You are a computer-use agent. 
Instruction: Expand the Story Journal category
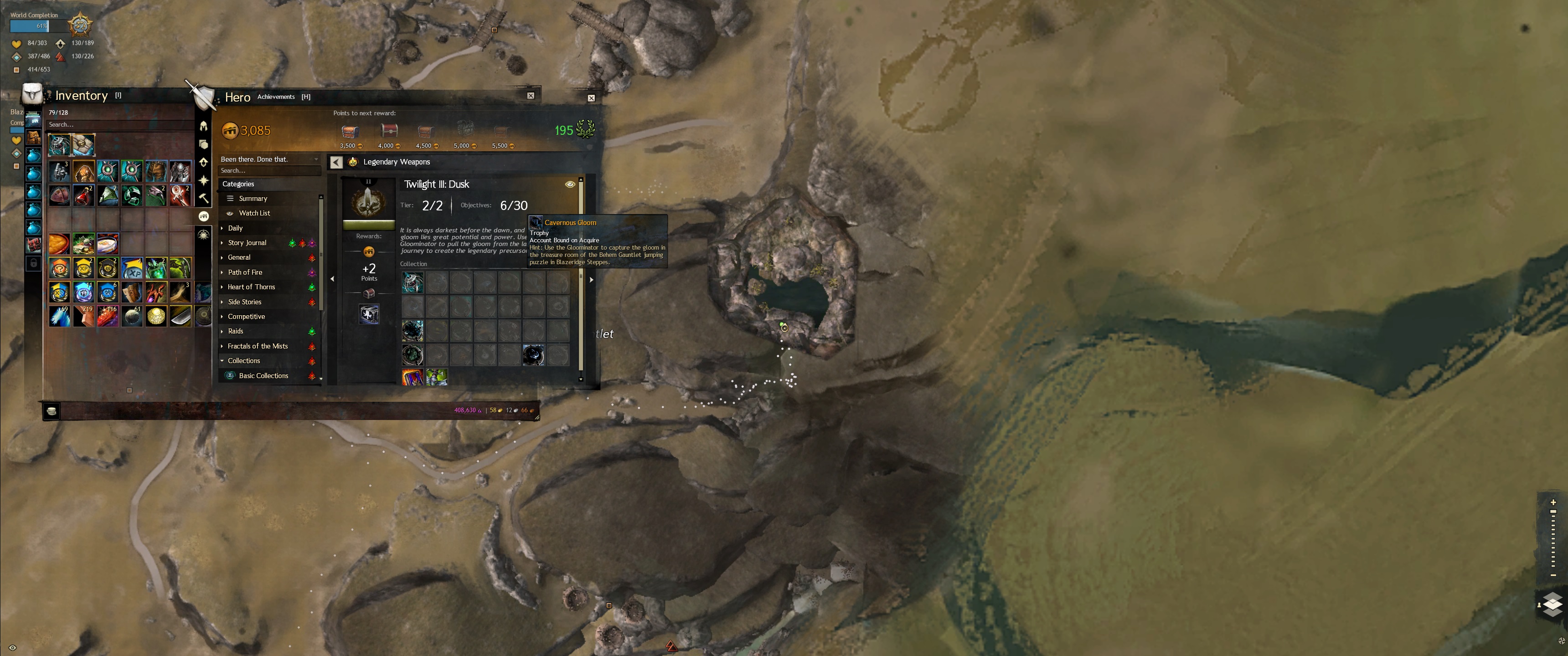click(247, 243)
